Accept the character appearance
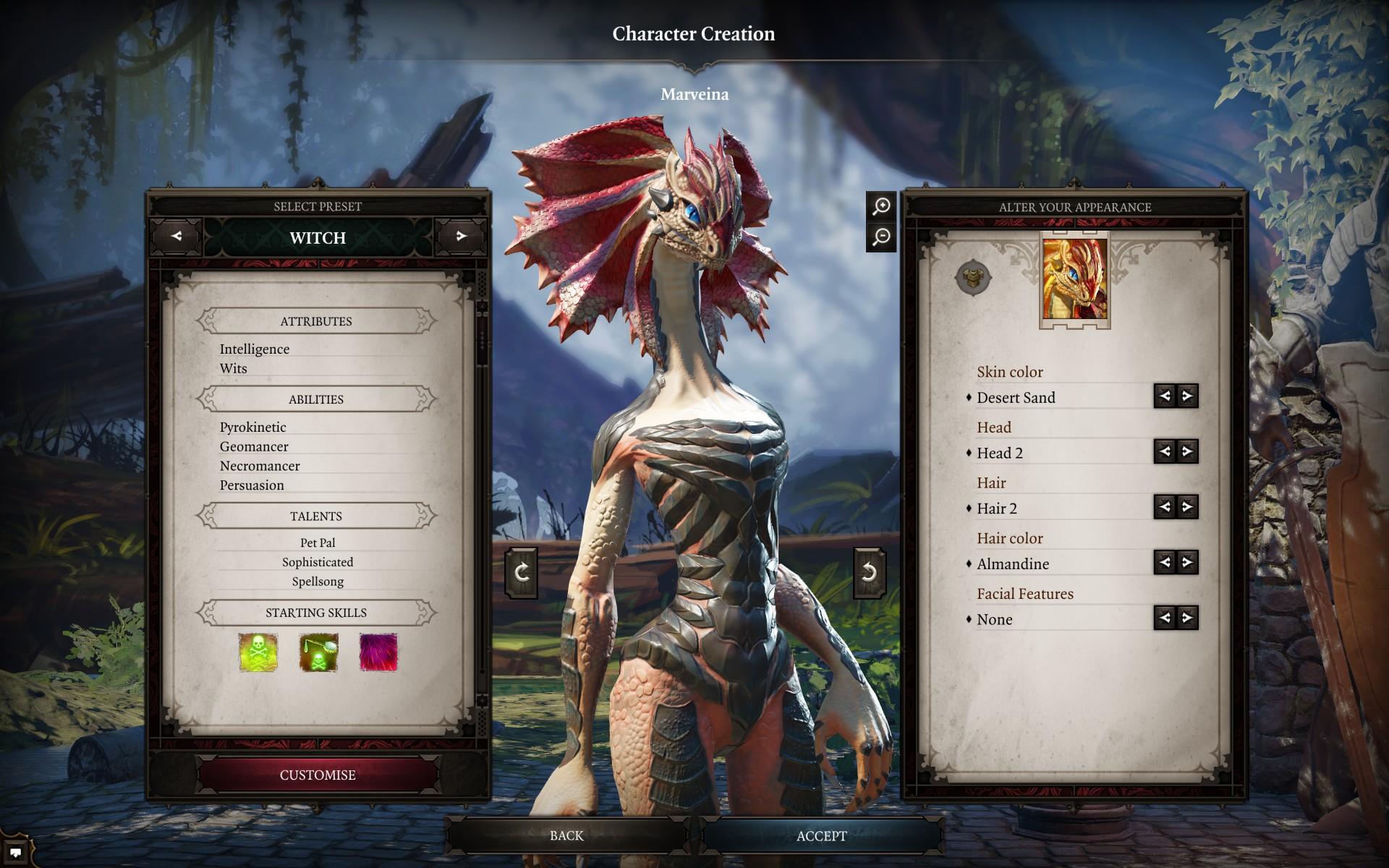The image size is (1389, 868). point(821,836)
